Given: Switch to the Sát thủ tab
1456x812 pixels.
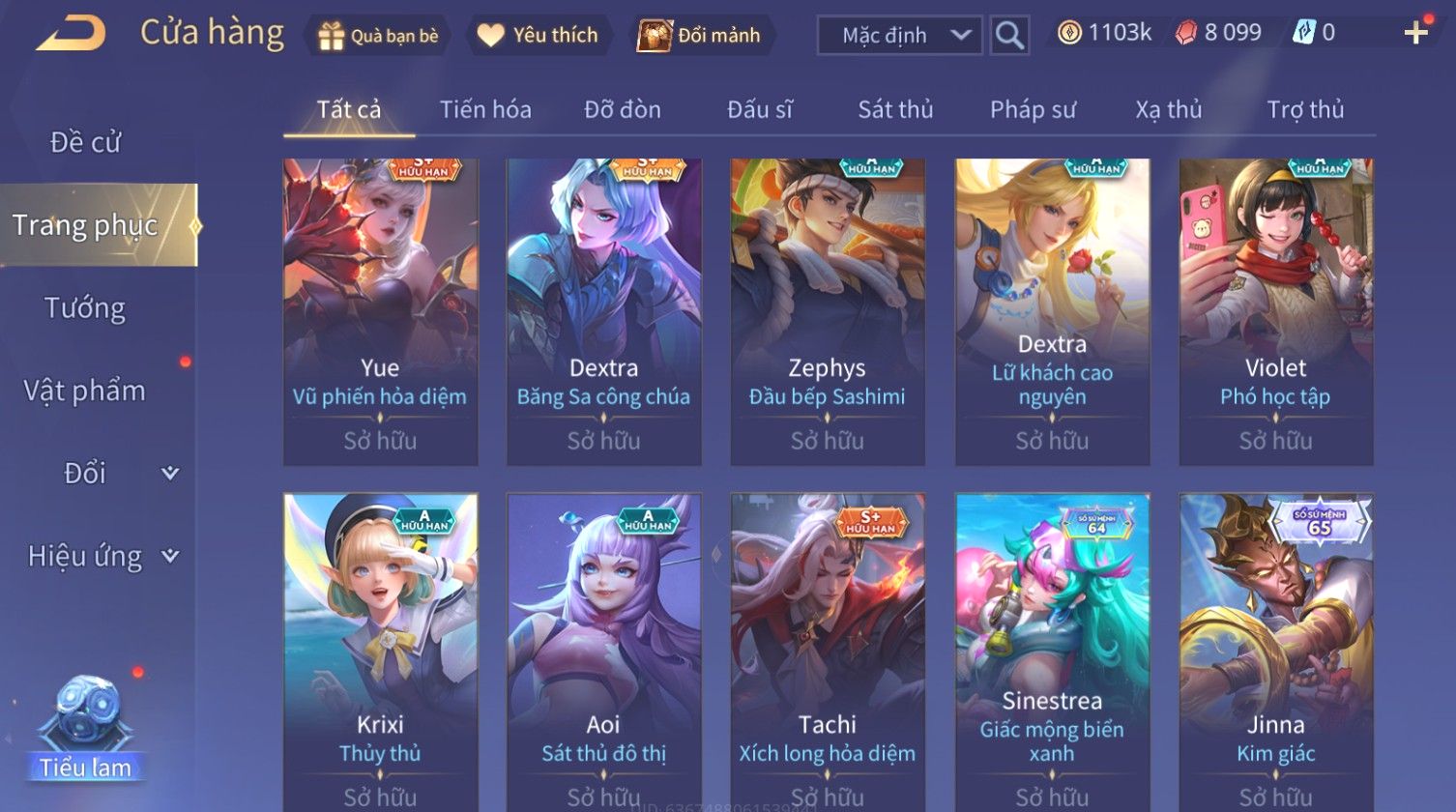Looking at the screenshot, I should (895, 110).
